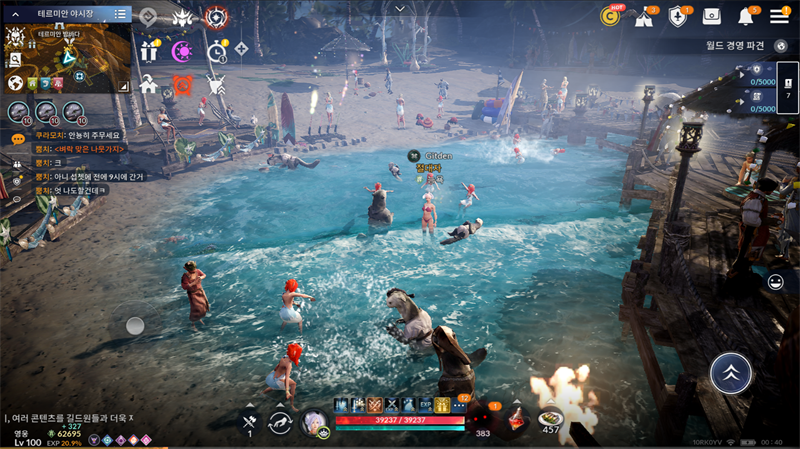The height and width of the screenshot is (449, 800).
Task: Open the white gift box rewards
Action: pyautogui.click(x=150, y=51)
